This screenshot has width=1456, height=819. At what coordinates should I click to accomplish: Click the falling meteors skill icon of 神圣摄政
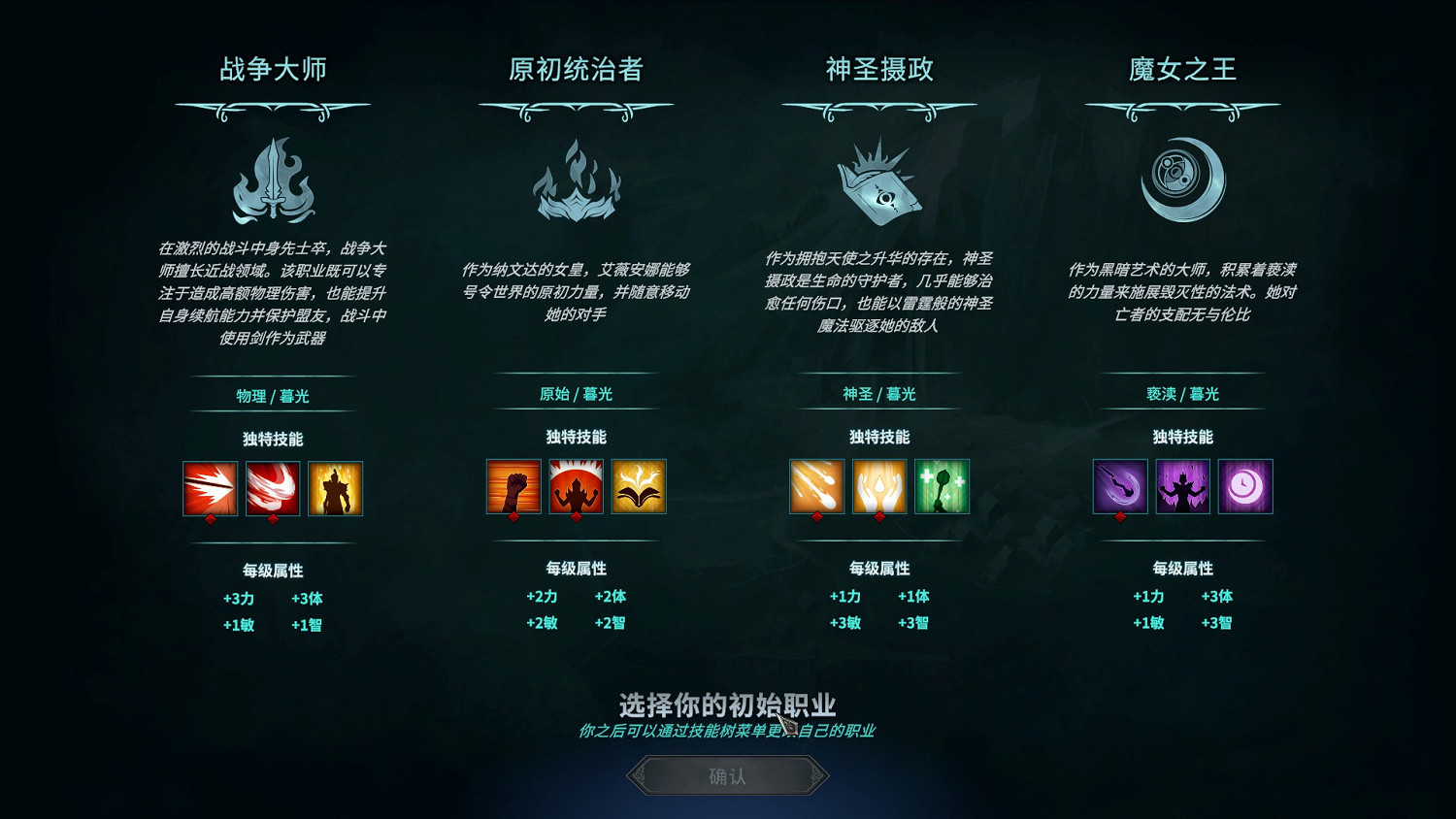pyautogui.click(x=817, y=487)
